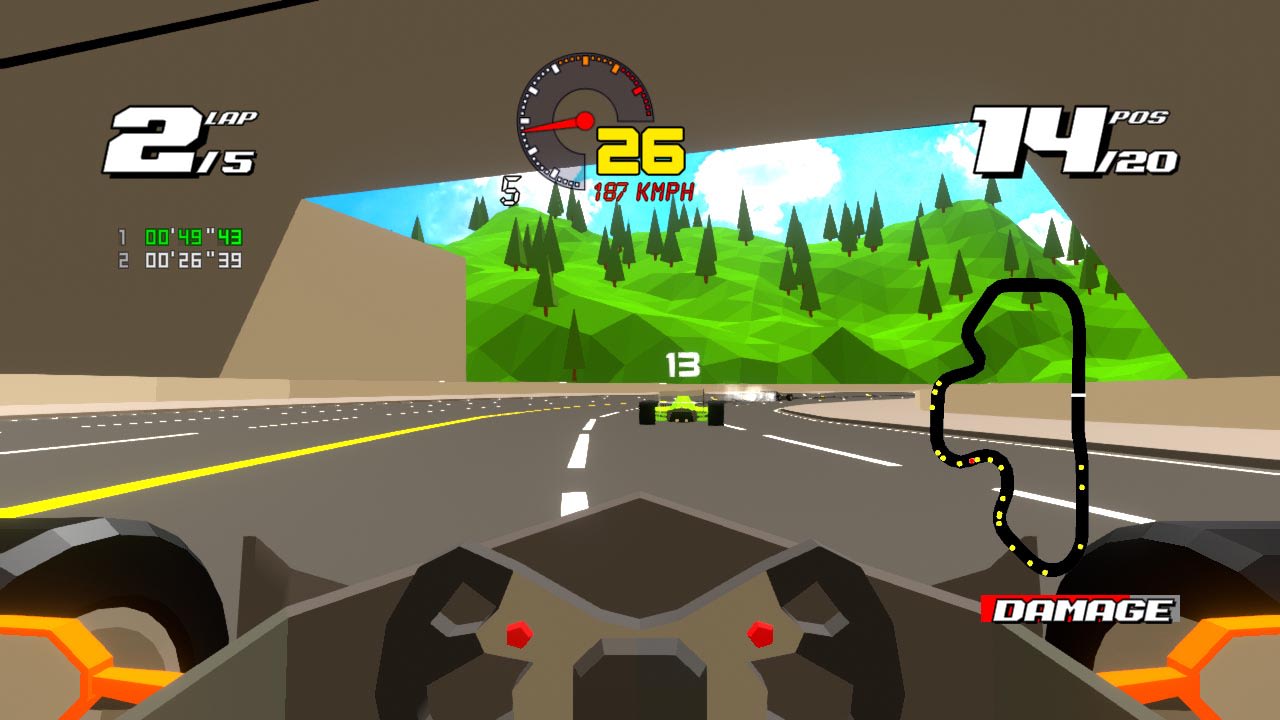Click the red player dot on the track map
This screenshot has width=1280, height=720.
[971, 460]
